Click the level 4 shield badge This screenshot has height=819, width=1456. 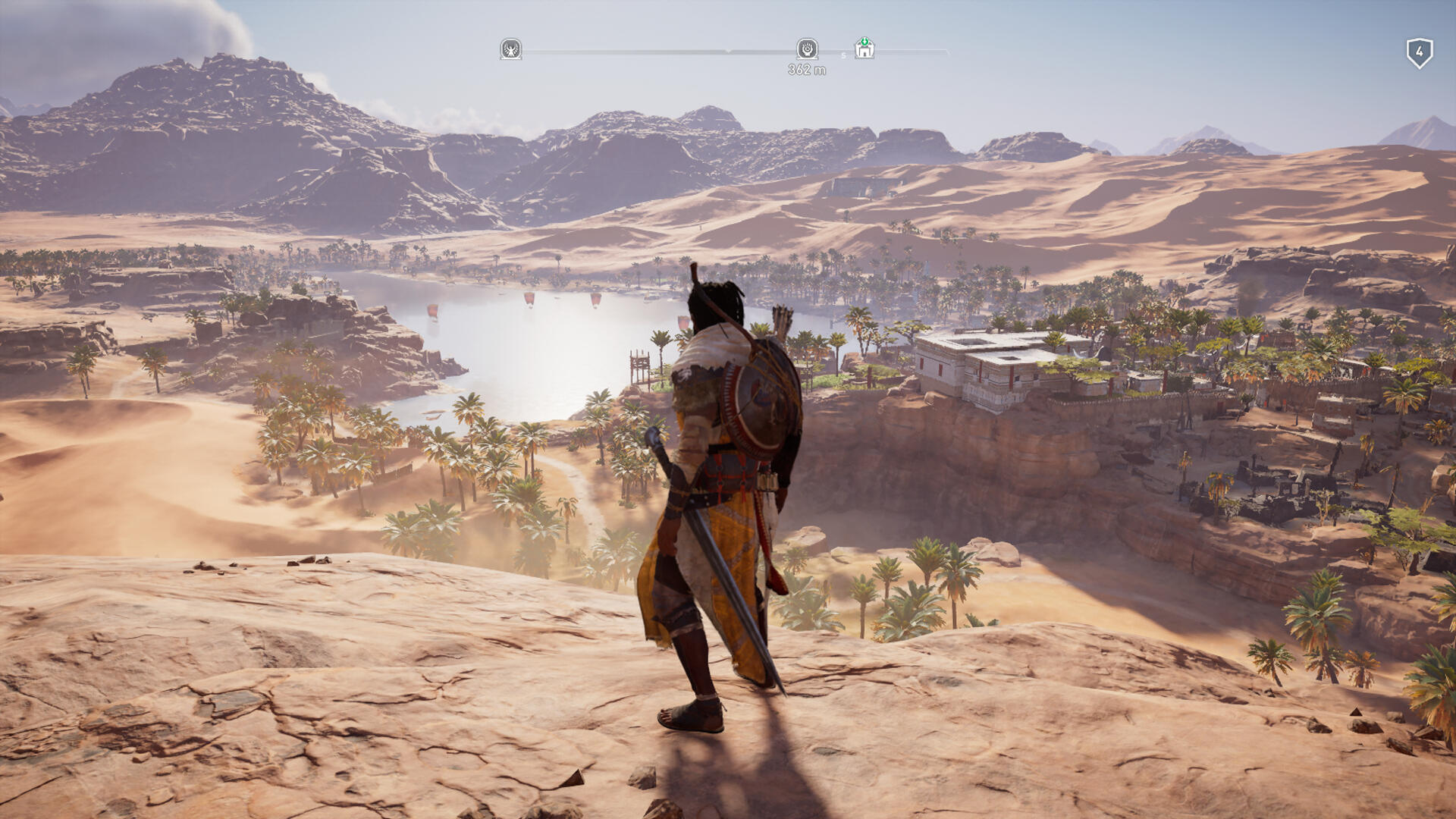[x=1419, y=53]
